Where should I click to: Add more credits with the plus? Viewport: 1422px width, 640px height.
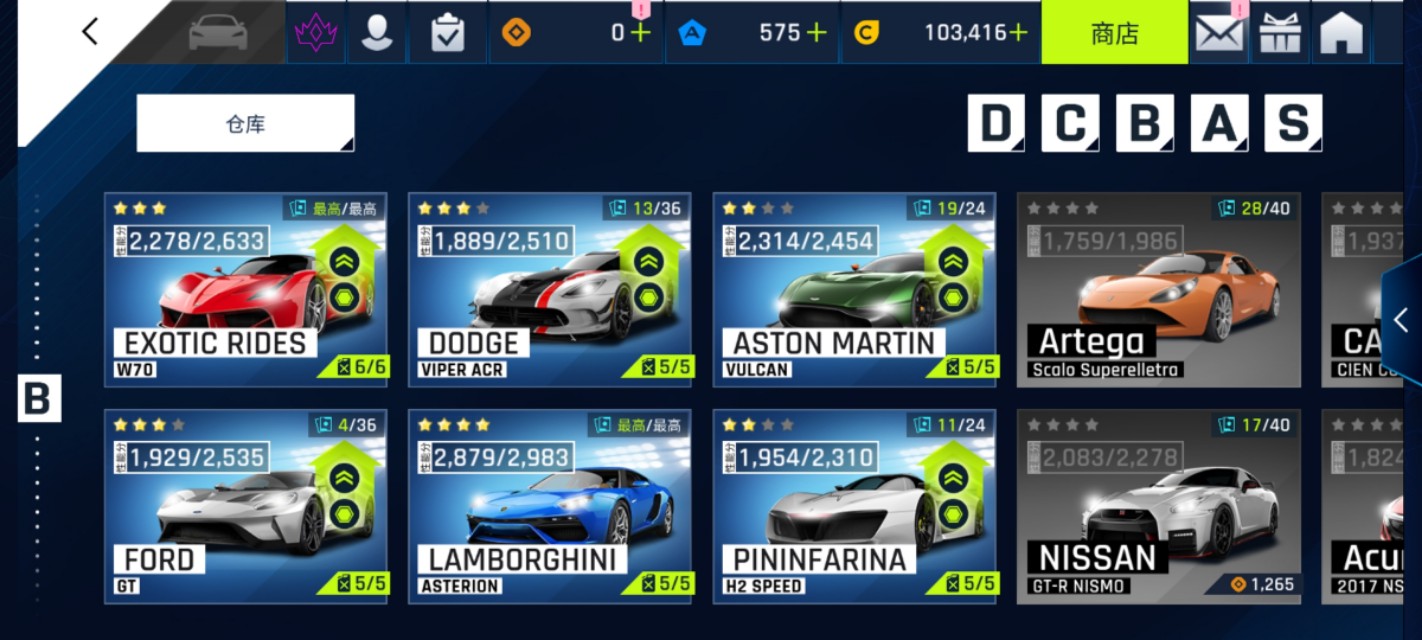click(x=1018, y=33)
